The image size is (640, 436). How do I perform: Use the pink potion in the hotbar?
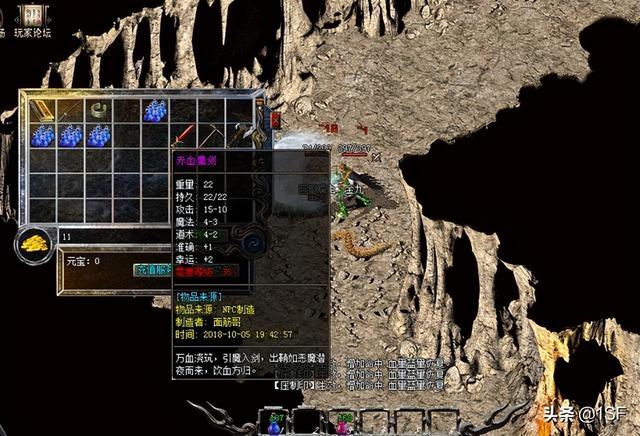[343, 424]
